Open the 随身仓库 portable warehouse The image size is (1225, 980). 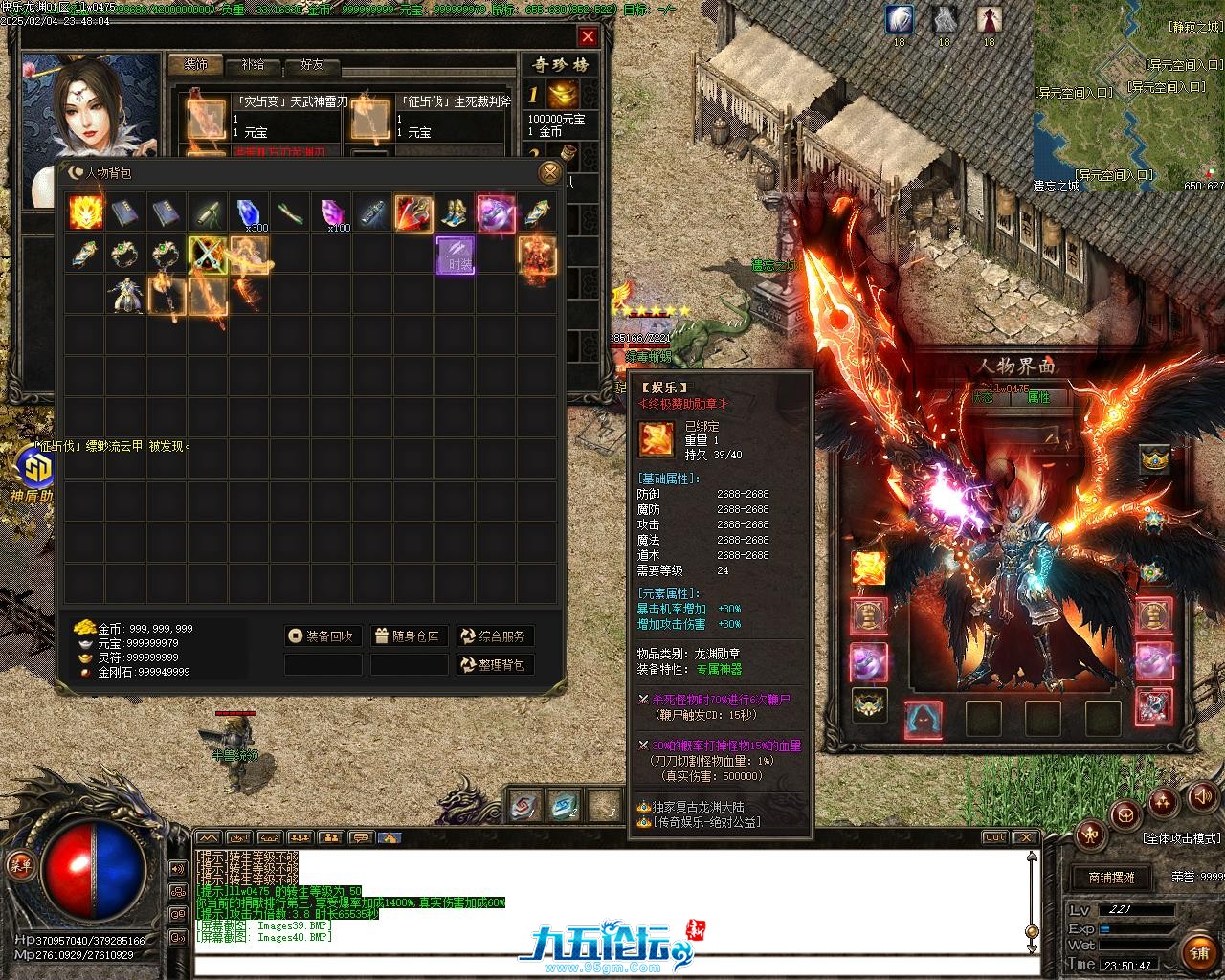[x=409, y=636]
